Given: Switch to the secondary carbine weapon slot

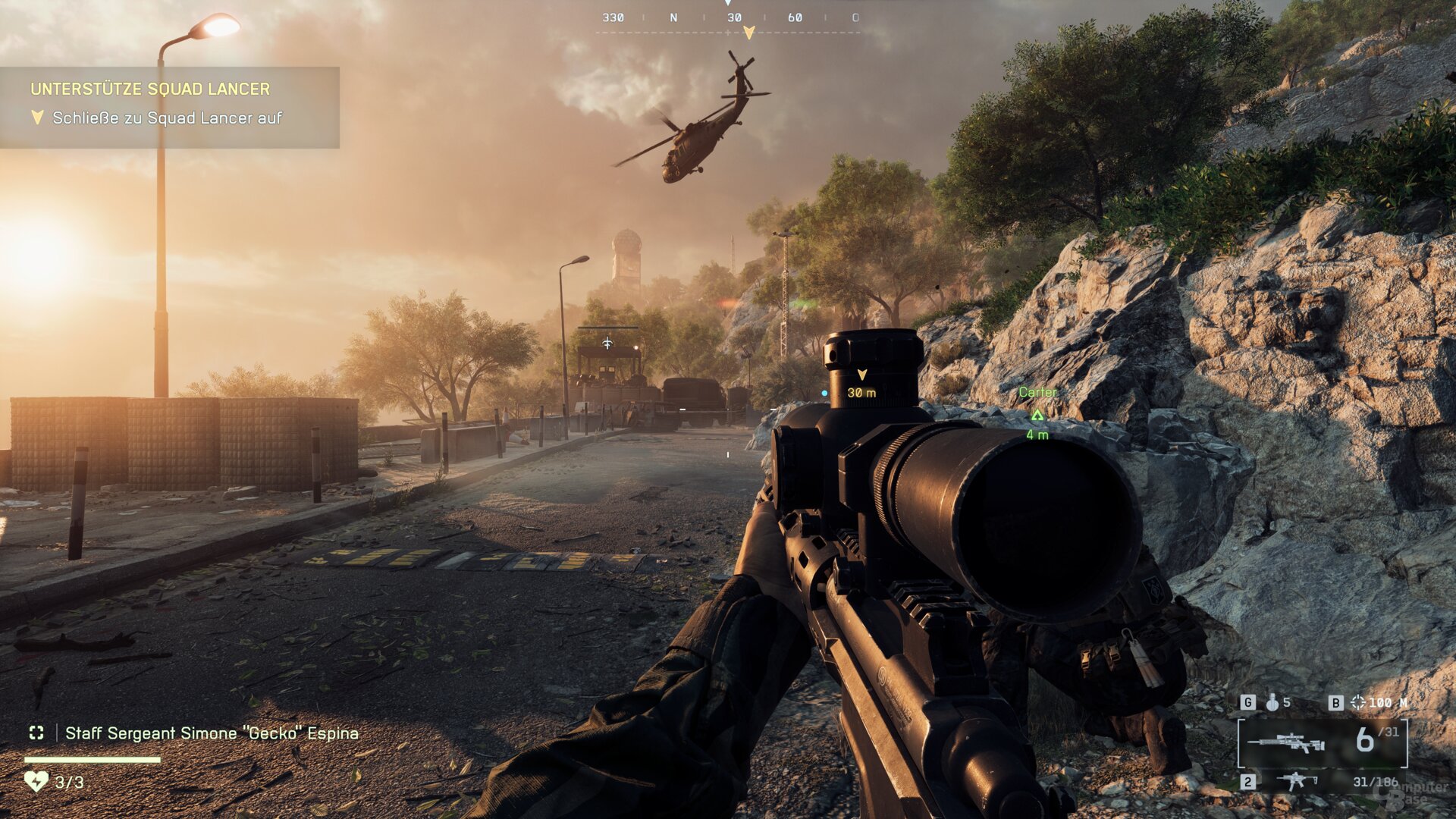Looking at the screenshot, I should click(x=1297, y=781).
